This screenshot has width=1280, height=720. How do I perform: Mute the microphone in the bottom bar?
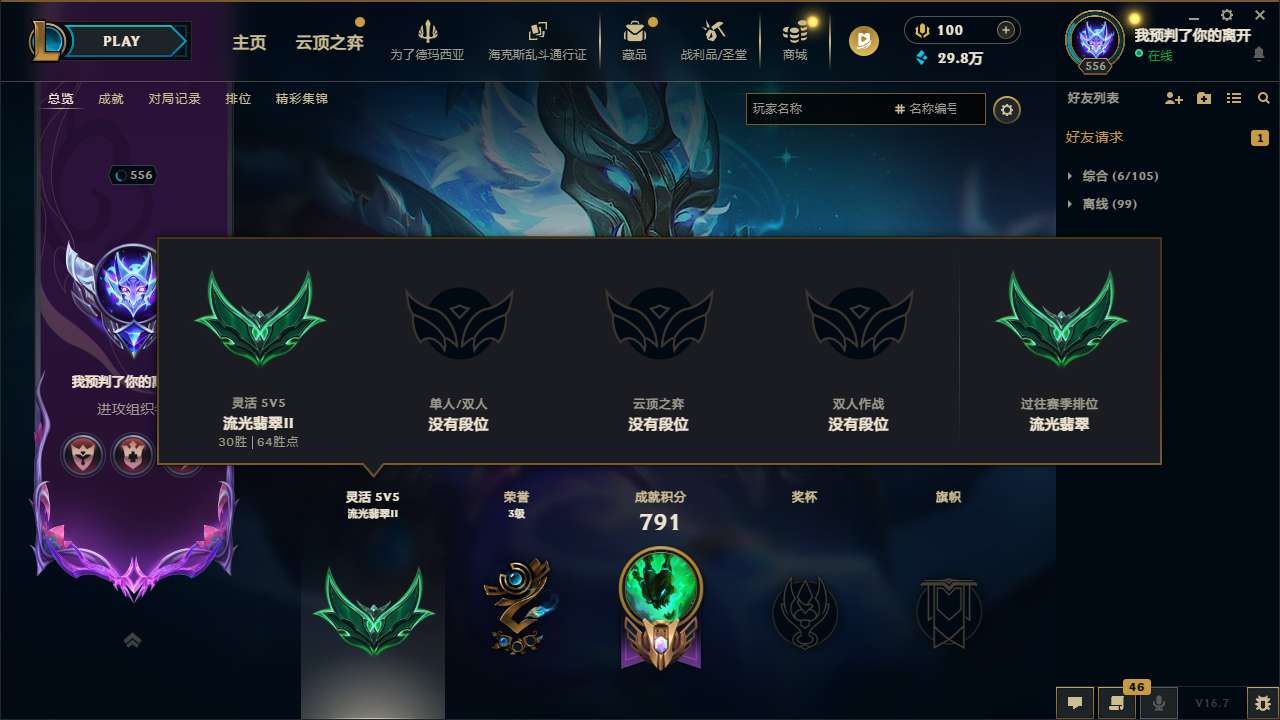coord(1158,703)
